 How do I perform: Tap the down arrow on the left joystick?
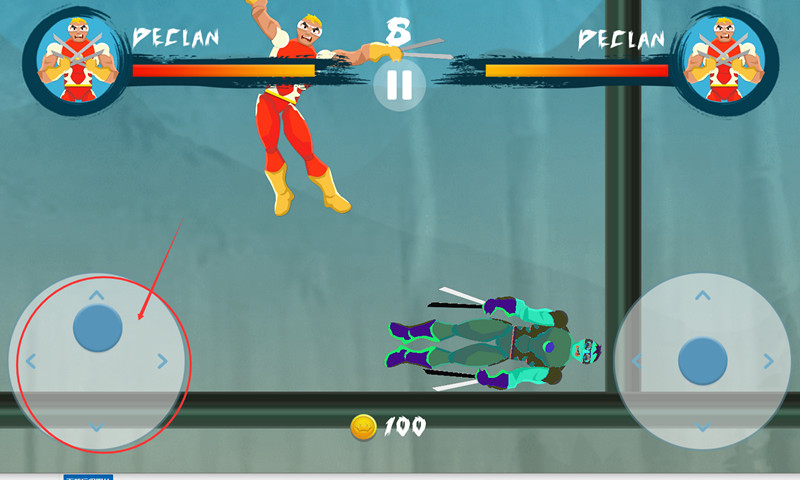pos(96,427)
